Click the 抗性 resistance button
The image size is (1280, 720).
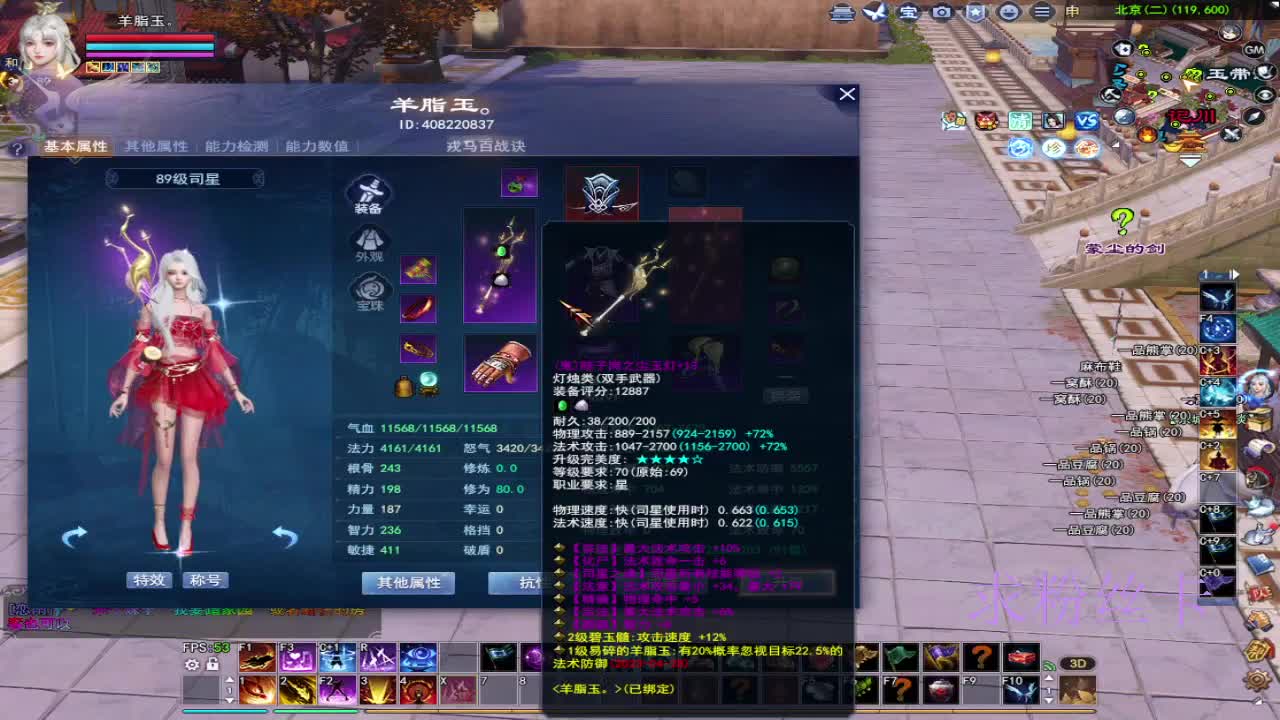point(523,583)
